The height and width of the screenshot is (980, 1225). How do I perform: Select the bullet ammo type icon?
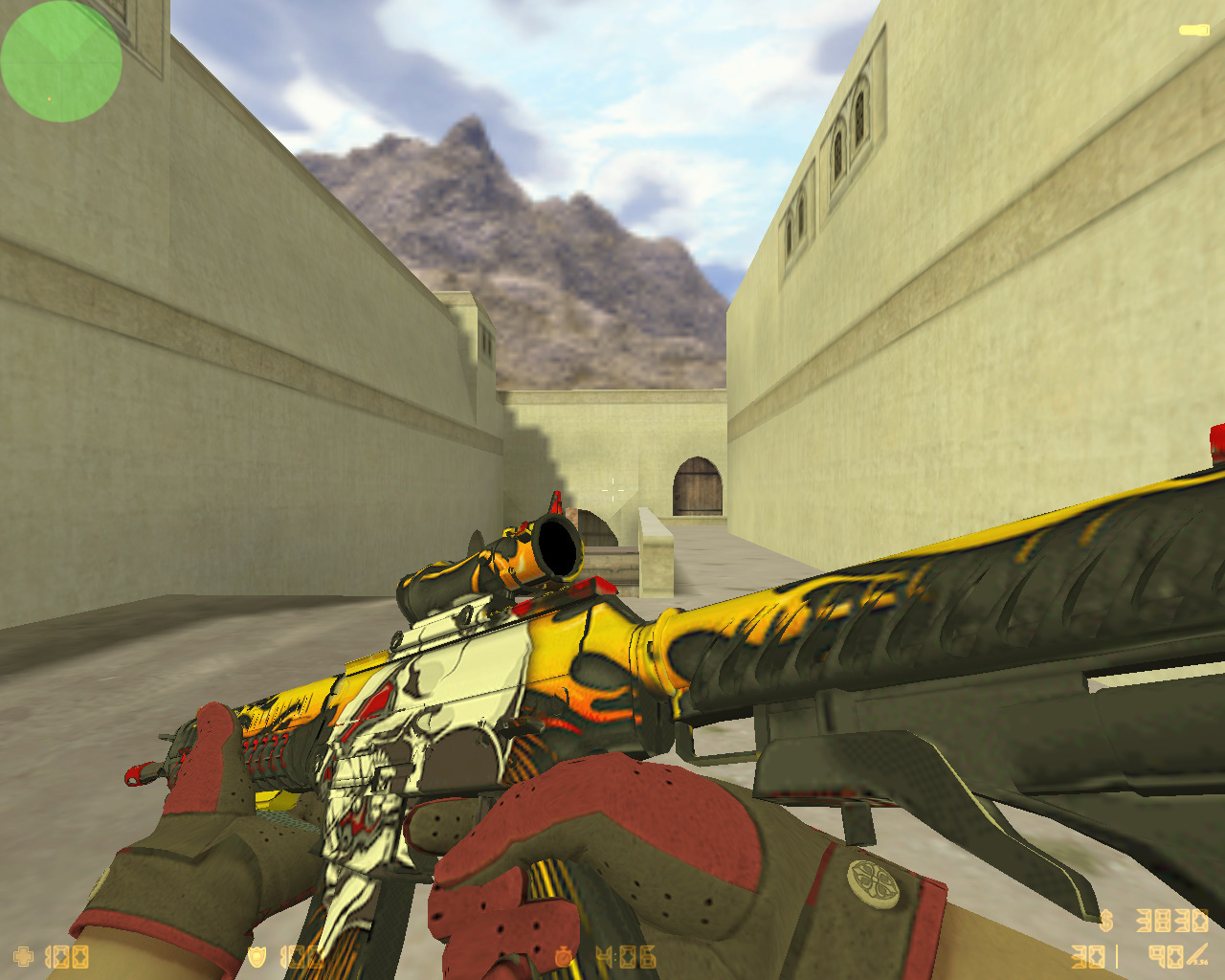(1198, 954)
